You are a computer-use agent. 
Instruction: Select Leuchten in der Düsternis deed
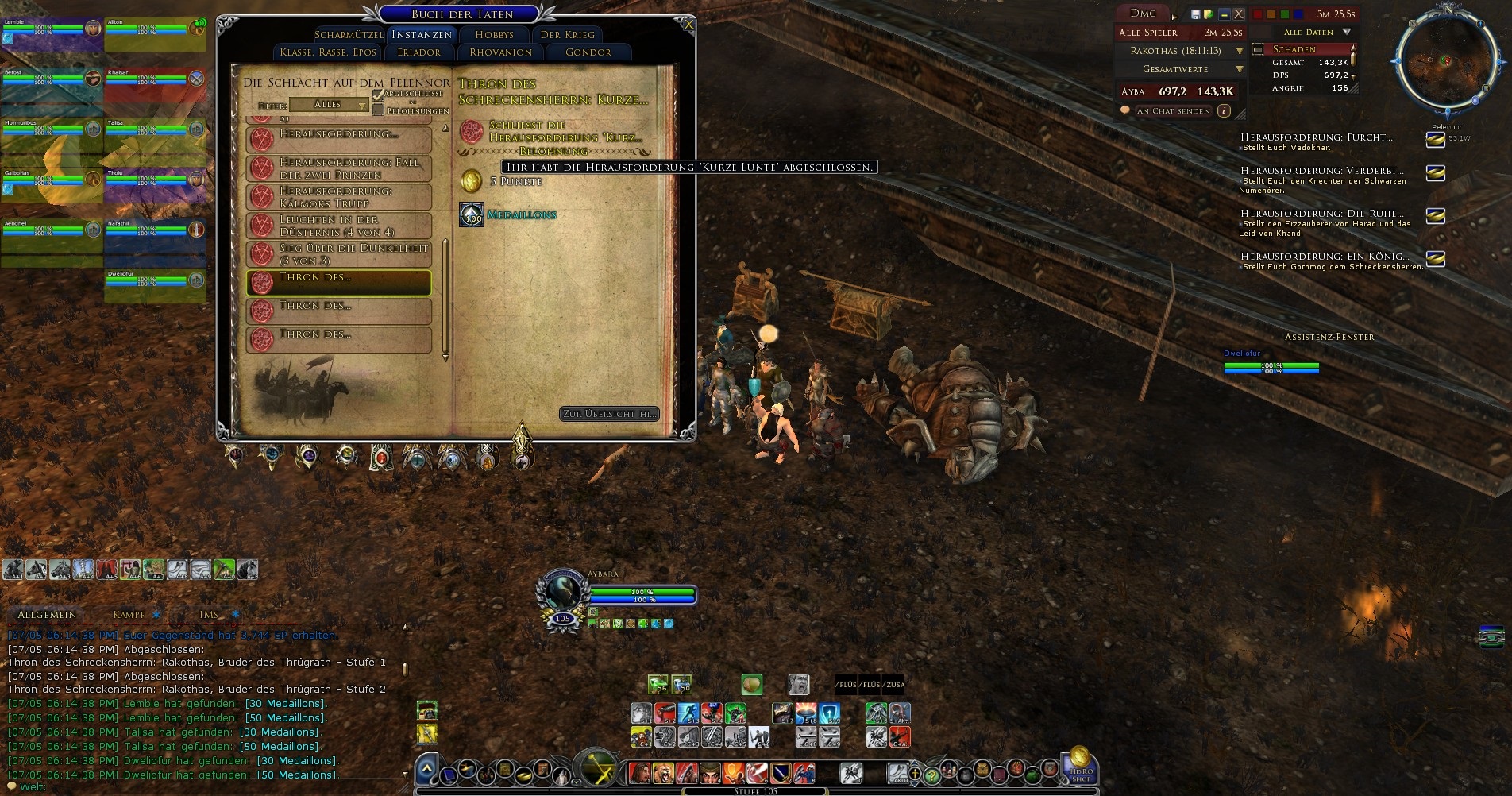[x=340, y=226]
